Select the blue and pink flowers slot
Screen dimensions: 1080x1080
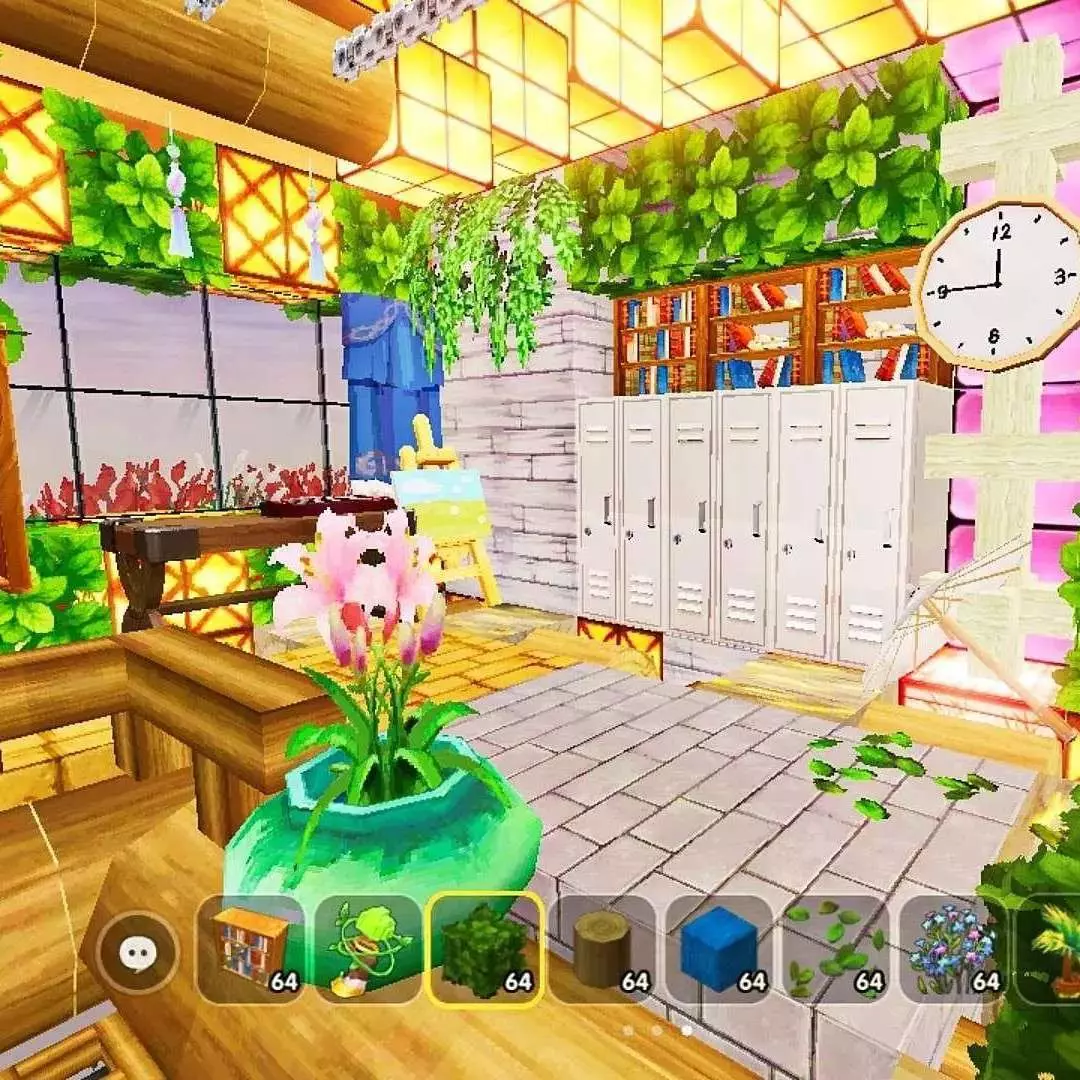click(x=953, y=949)
